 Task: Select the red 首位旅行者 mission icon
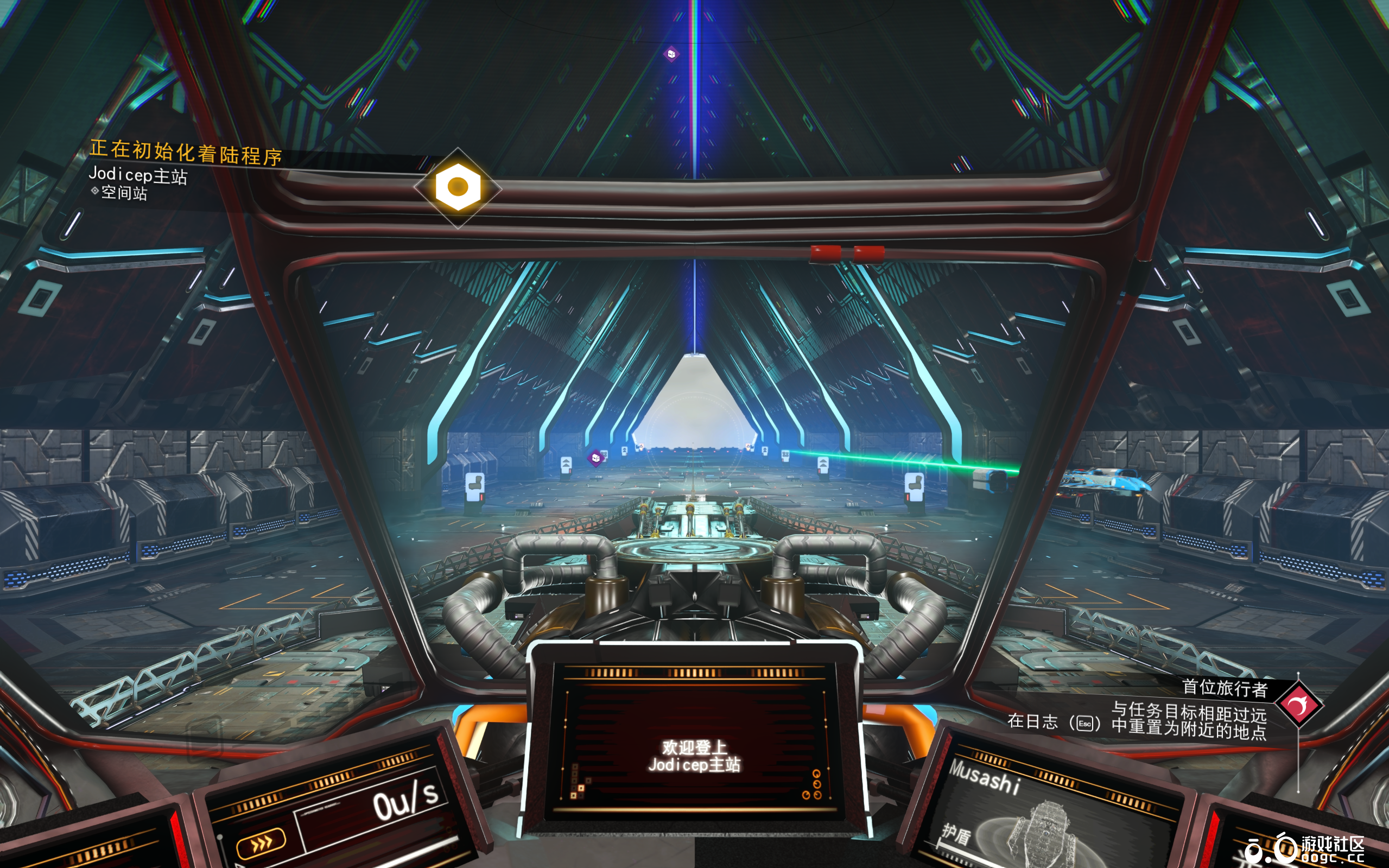pyautogui.click(x=1299, y=704)
